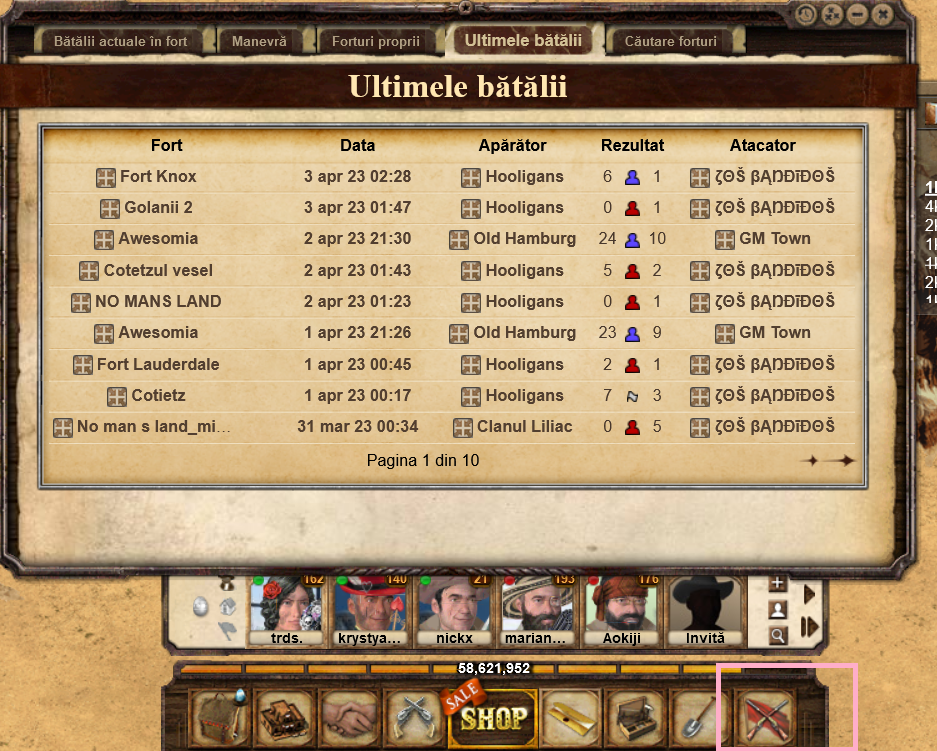
Task: Minimize the fort battles window
Action: (857, 15)
